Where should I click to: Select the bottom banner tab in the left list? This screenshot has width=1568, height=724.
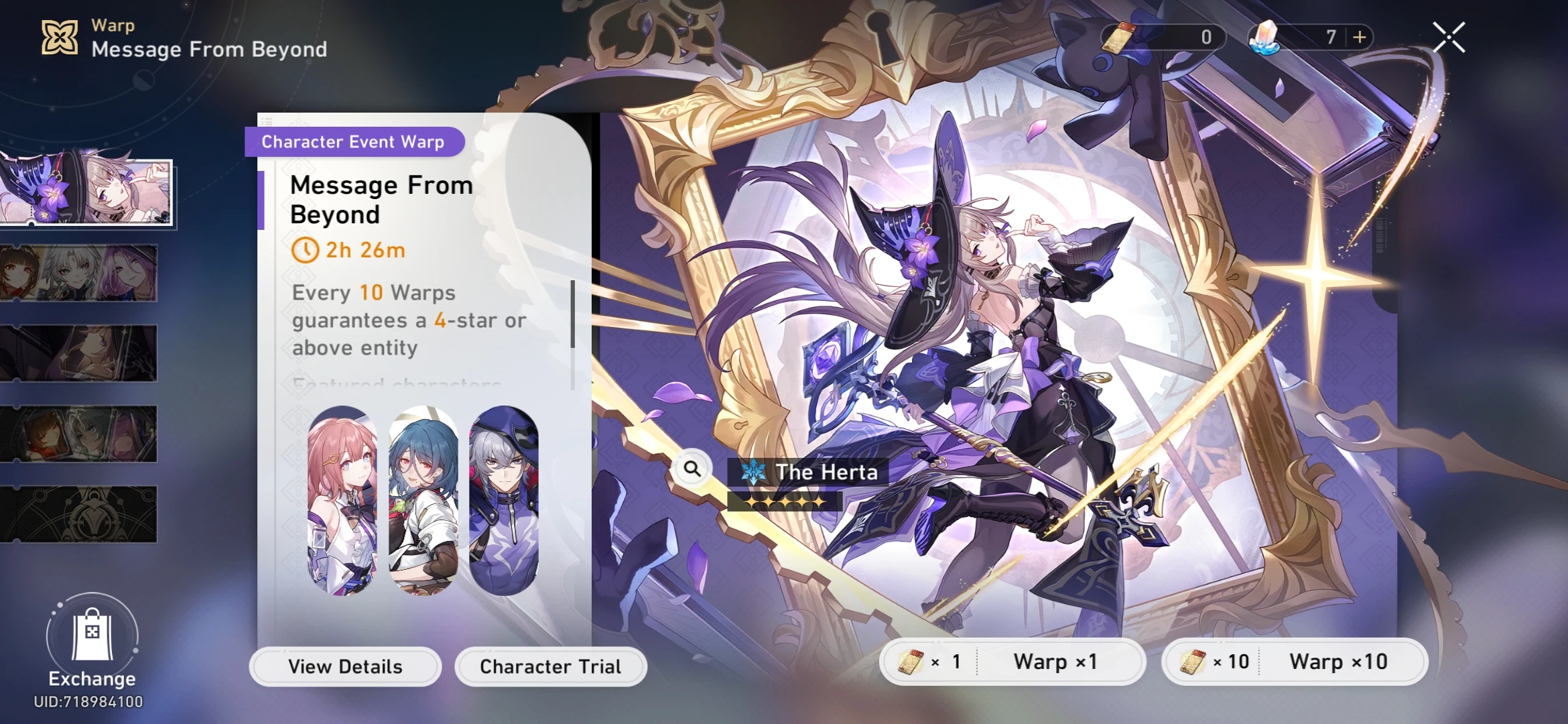[x=80, y=513]
